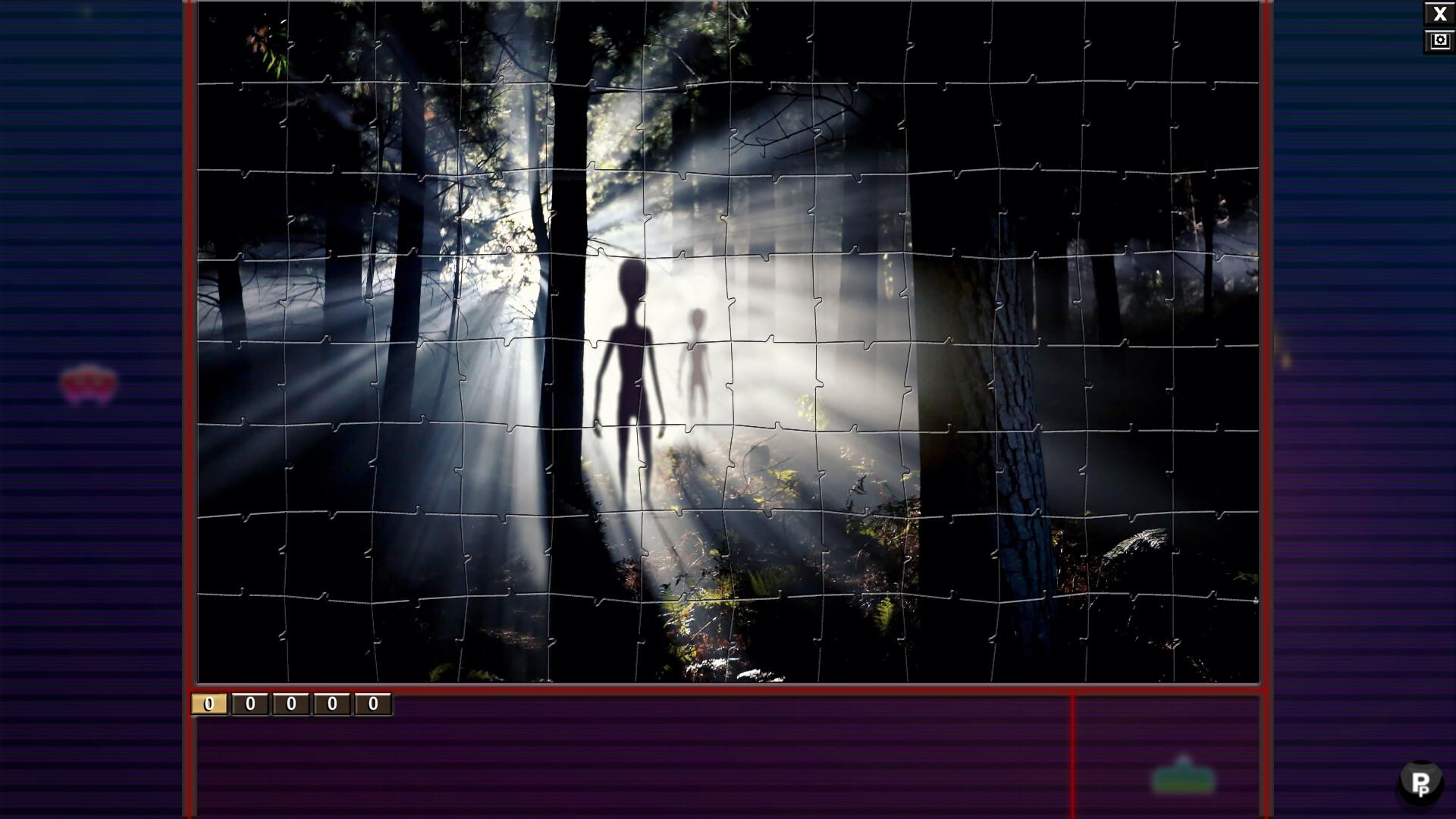Click the pink UFO hovering on the left
Viewport: 1456px width, 819px height.
89,383
